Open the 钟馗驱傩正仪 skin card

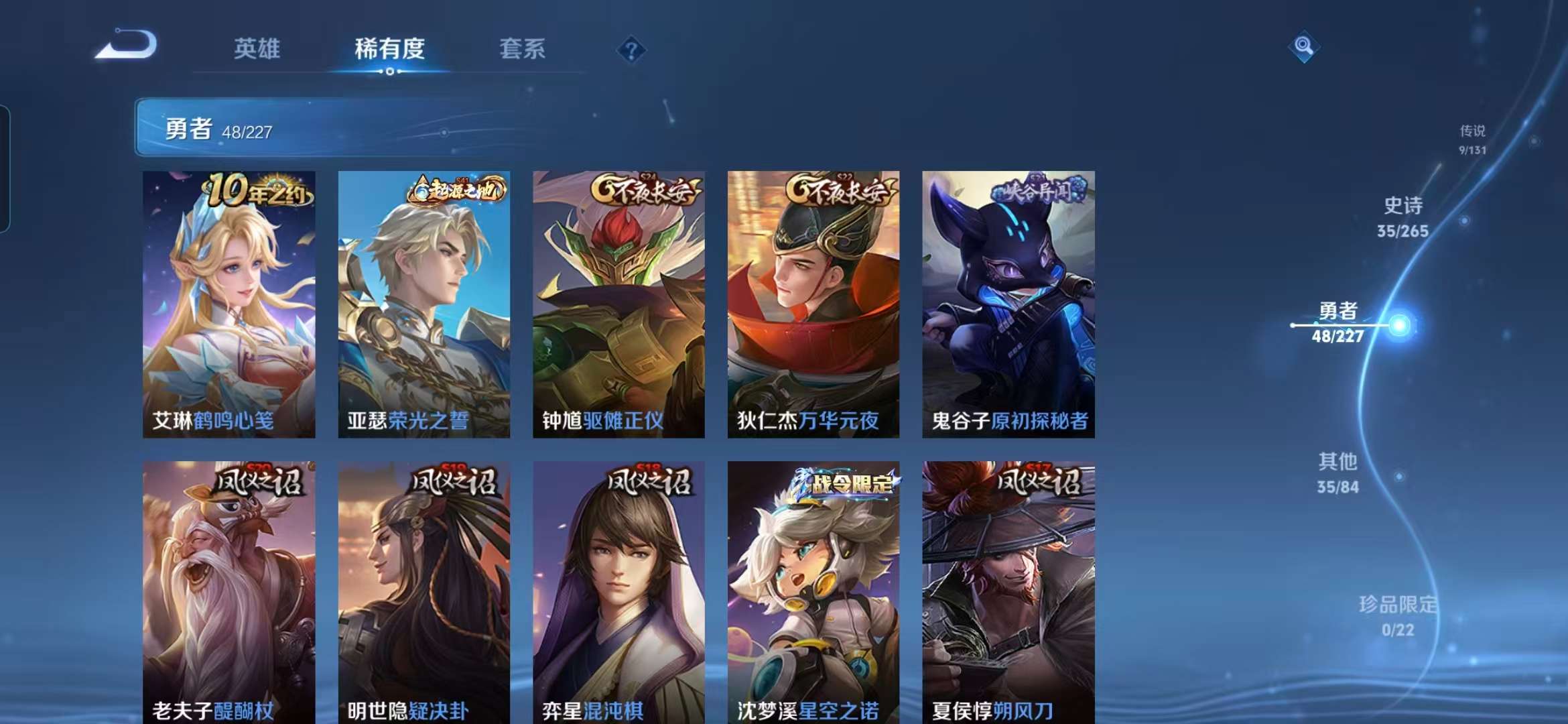pyautogui.click(x=618, y=304)
